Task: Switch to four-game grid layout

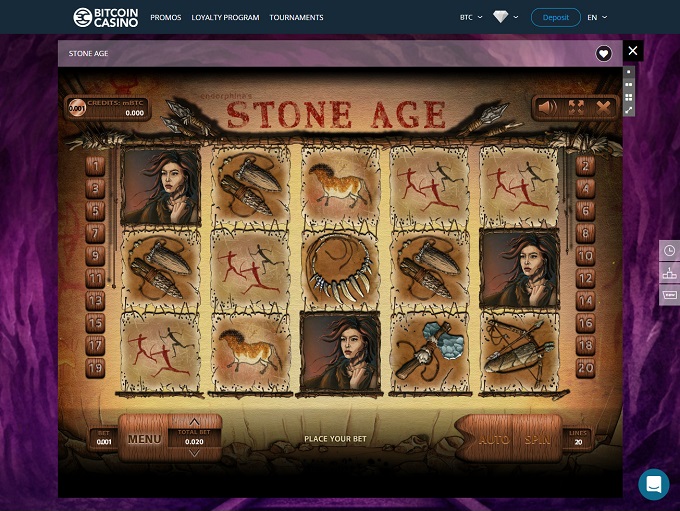Action: [x=628, y=98]
